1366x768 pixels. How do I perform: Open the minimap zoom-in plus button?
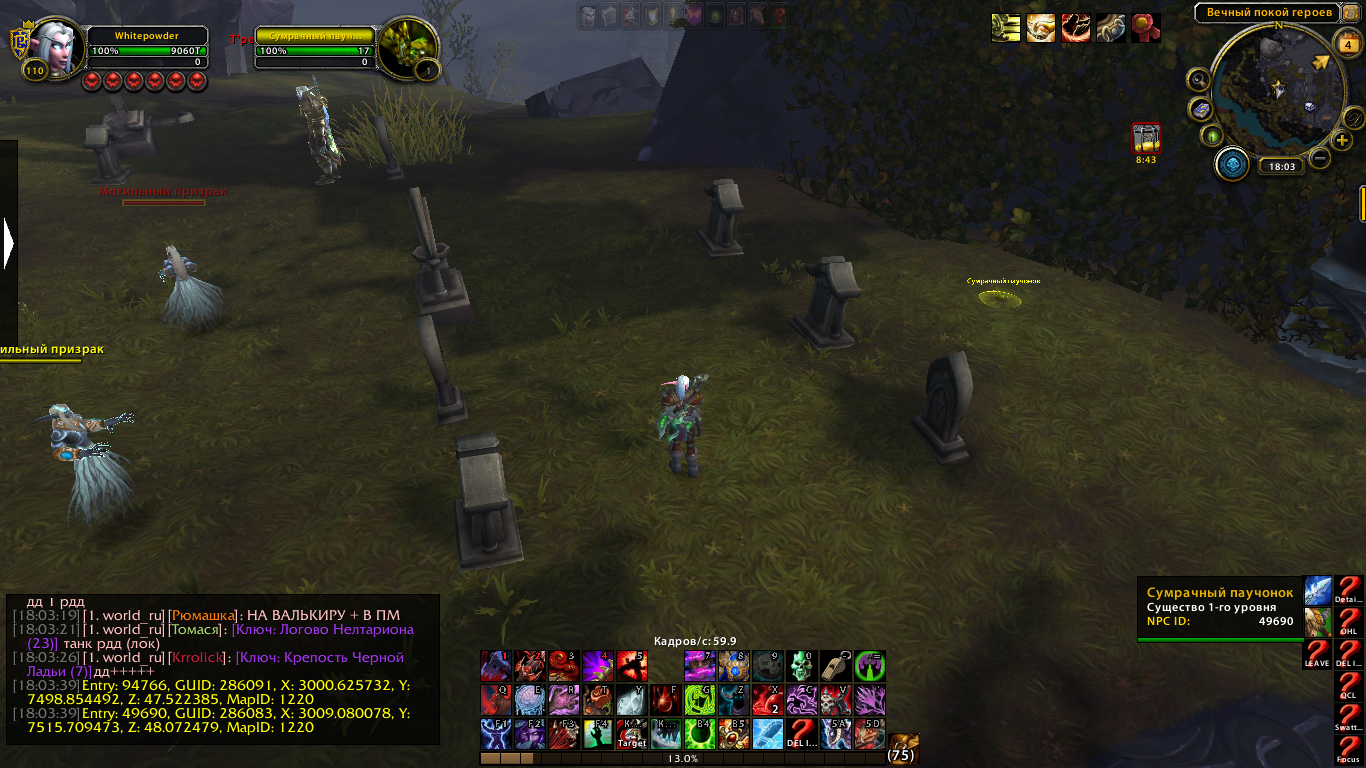point(1343,140)
